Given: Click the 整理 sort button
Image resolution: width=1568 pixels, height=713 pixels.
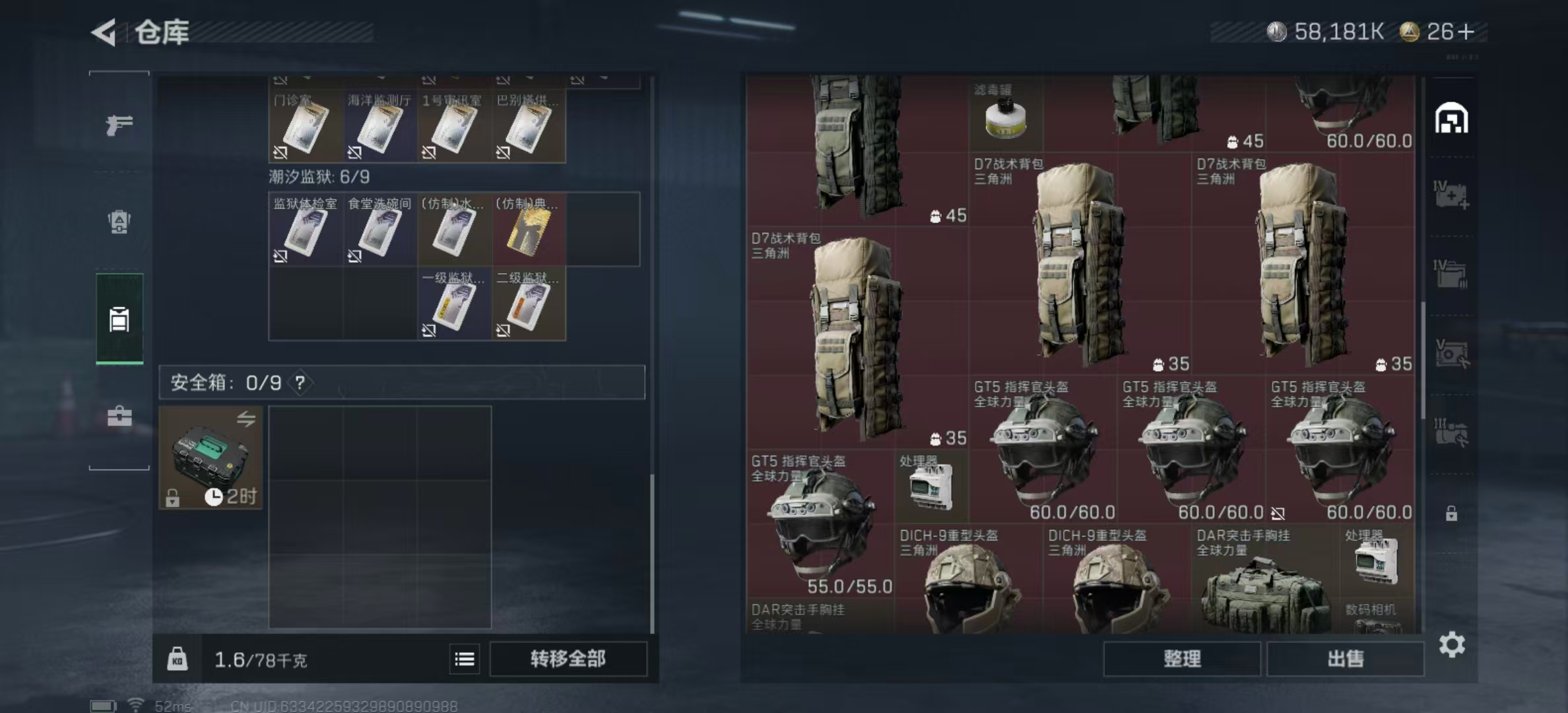Looking at the screenshot, I should (x=1182, y=659).
